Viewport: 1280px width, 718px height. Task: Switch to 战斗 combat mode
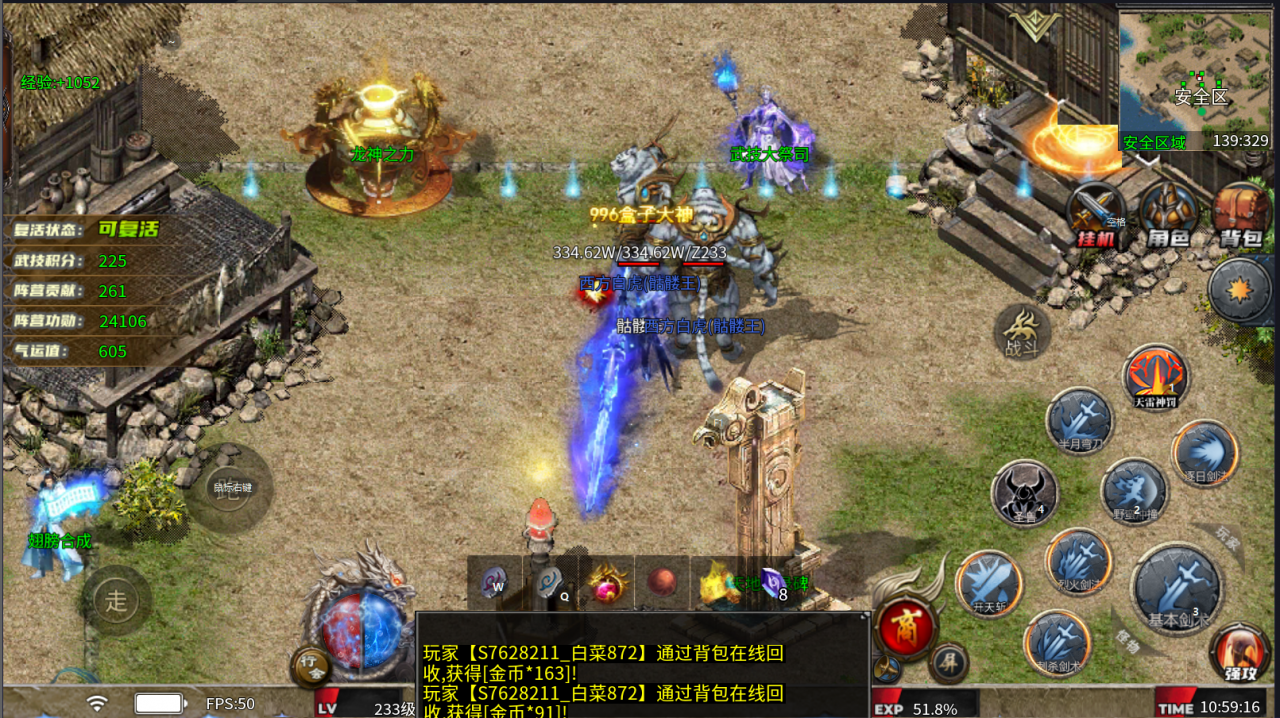click(1021, 332)
